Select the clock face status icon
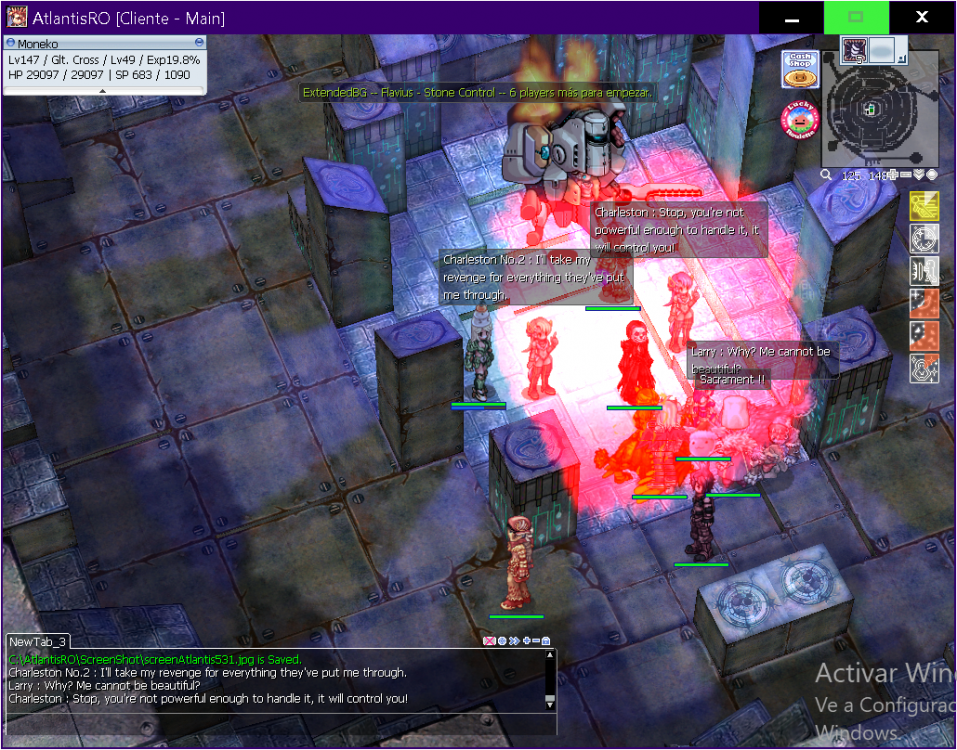Screen dimensions: 957x750 (x=925, y=239)
